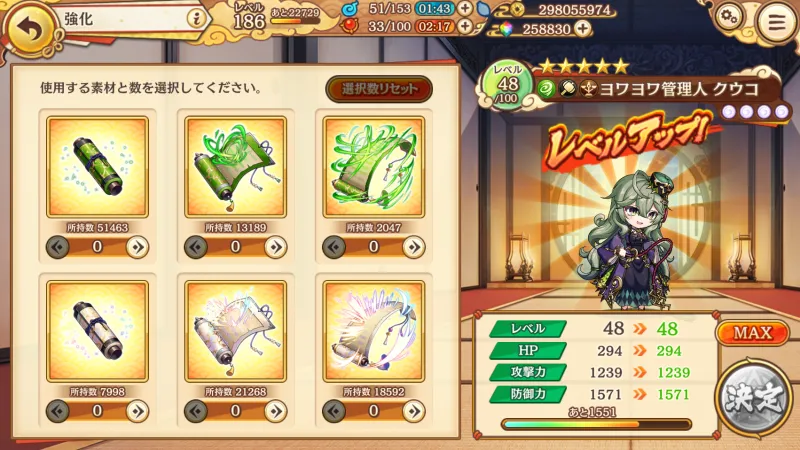Open the 強化 info icon

(196, 17)
